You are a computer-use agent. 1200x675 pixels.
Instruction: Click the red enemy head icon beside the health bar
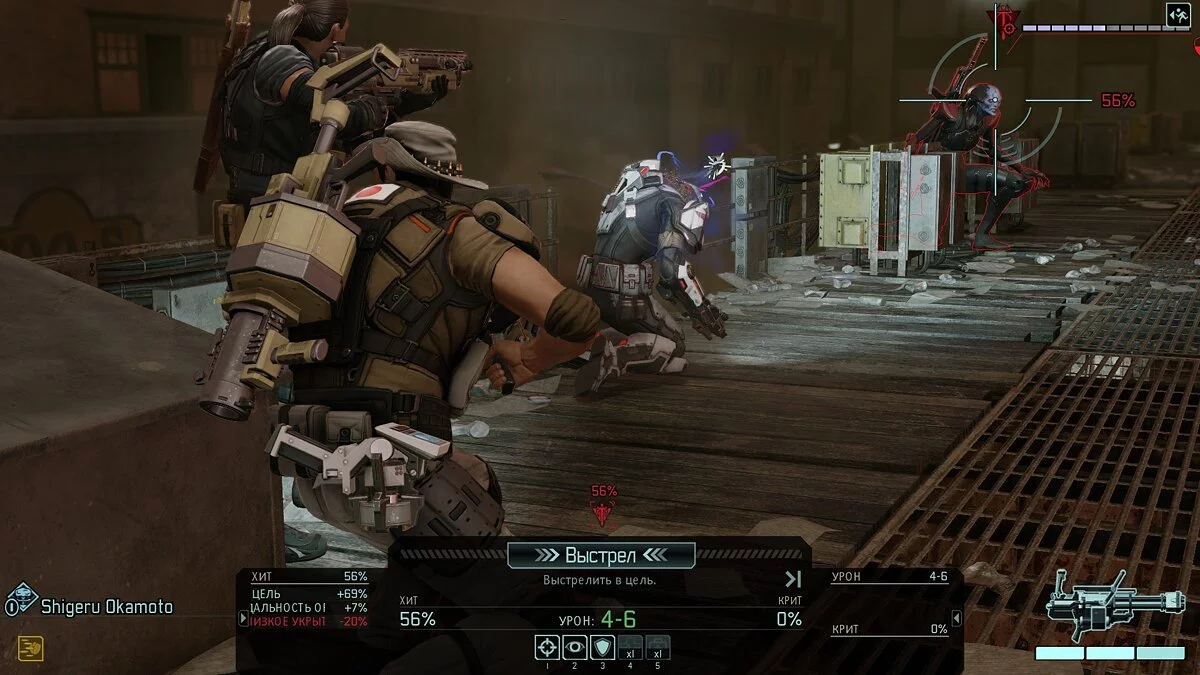pyautogui.click(x=1003, y=22)
